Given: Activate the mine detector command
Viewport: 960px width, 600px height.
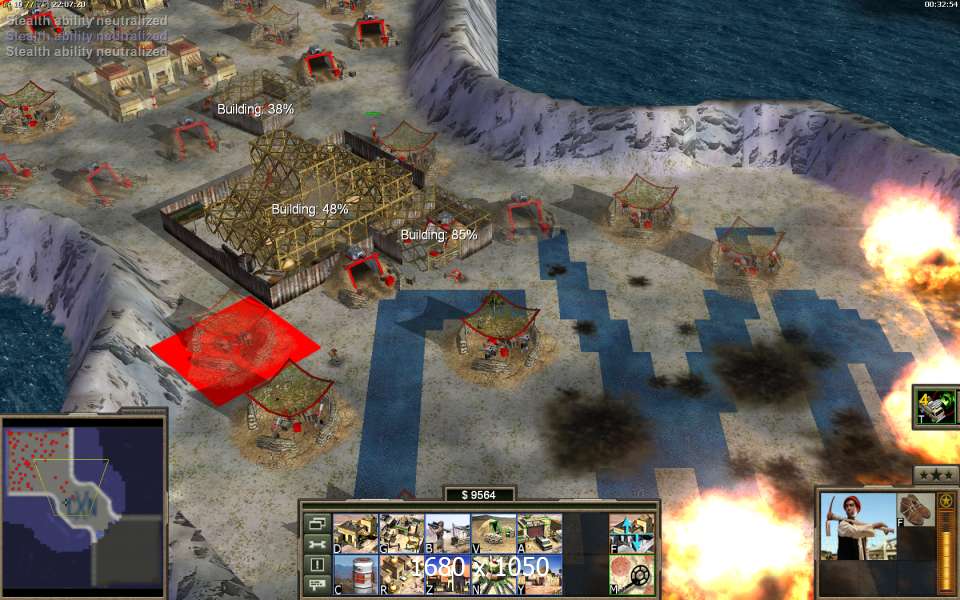Looking at the screenshot, I should coord(631,574).
